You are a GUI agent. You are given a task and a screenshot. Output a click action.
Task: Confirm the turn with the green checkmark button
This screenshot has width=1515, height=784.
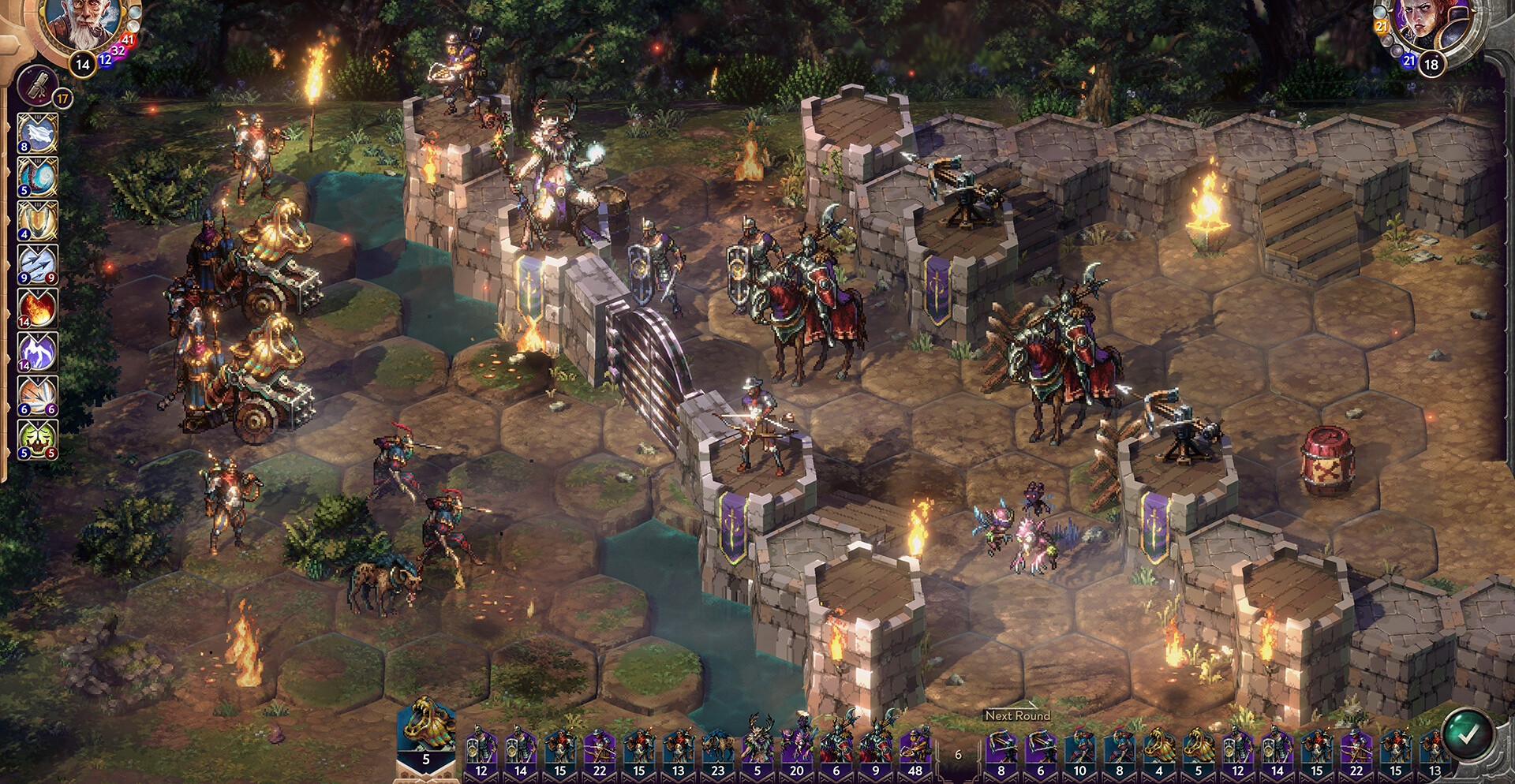pyautogui.click(x=1468, y=734)
